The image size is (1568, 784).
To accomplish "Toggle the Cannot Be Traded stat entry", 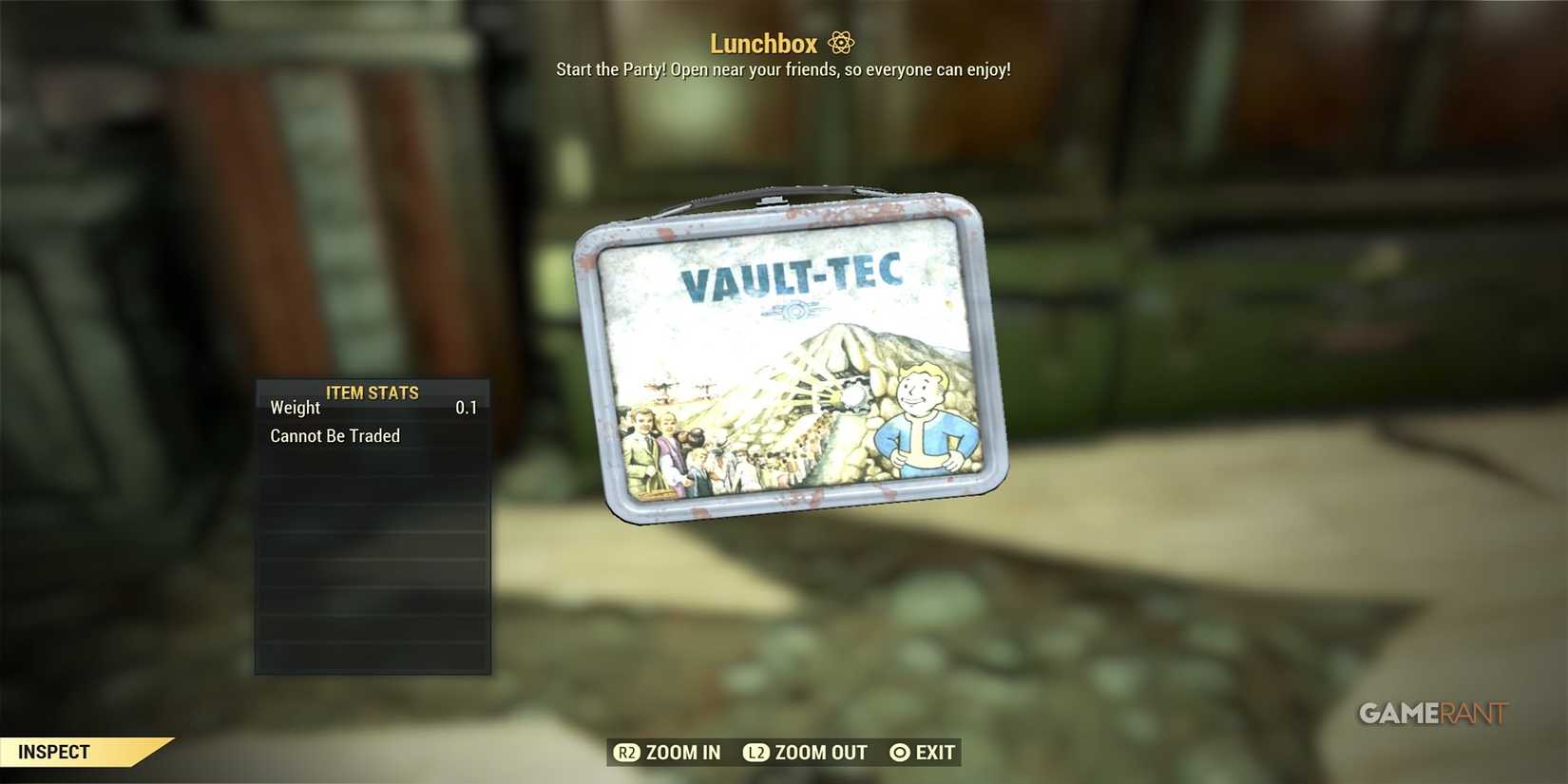I will point(335,435).
